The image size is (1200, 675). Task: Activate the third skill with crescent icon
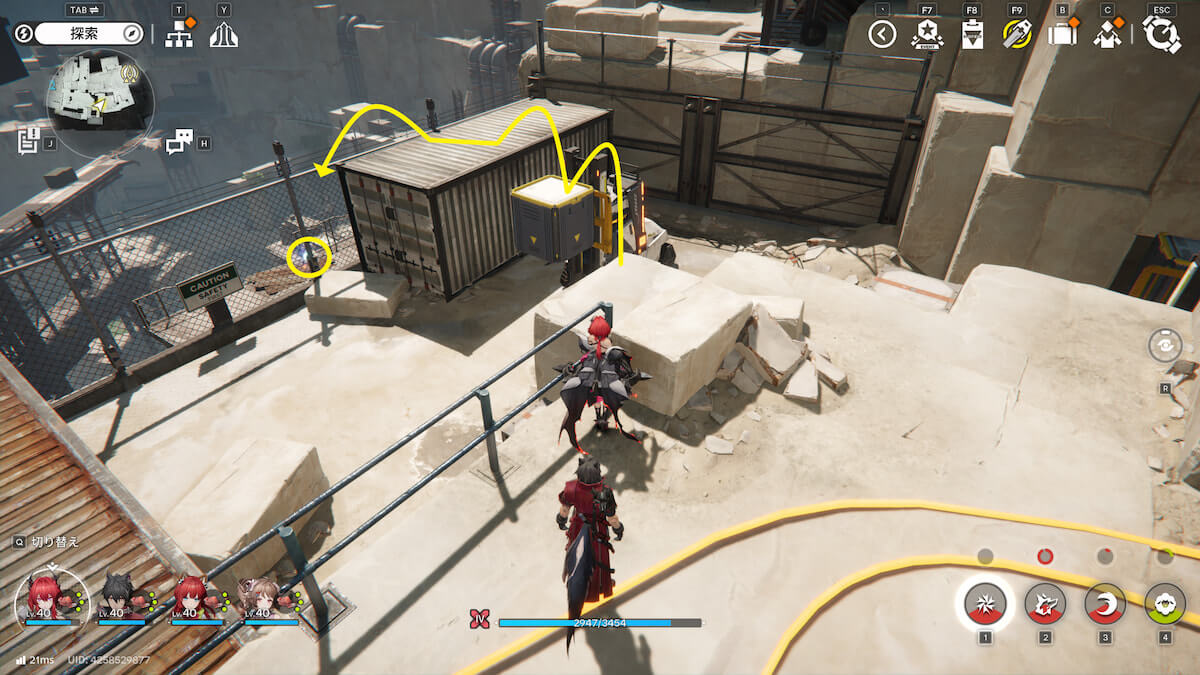point(1105,603)
